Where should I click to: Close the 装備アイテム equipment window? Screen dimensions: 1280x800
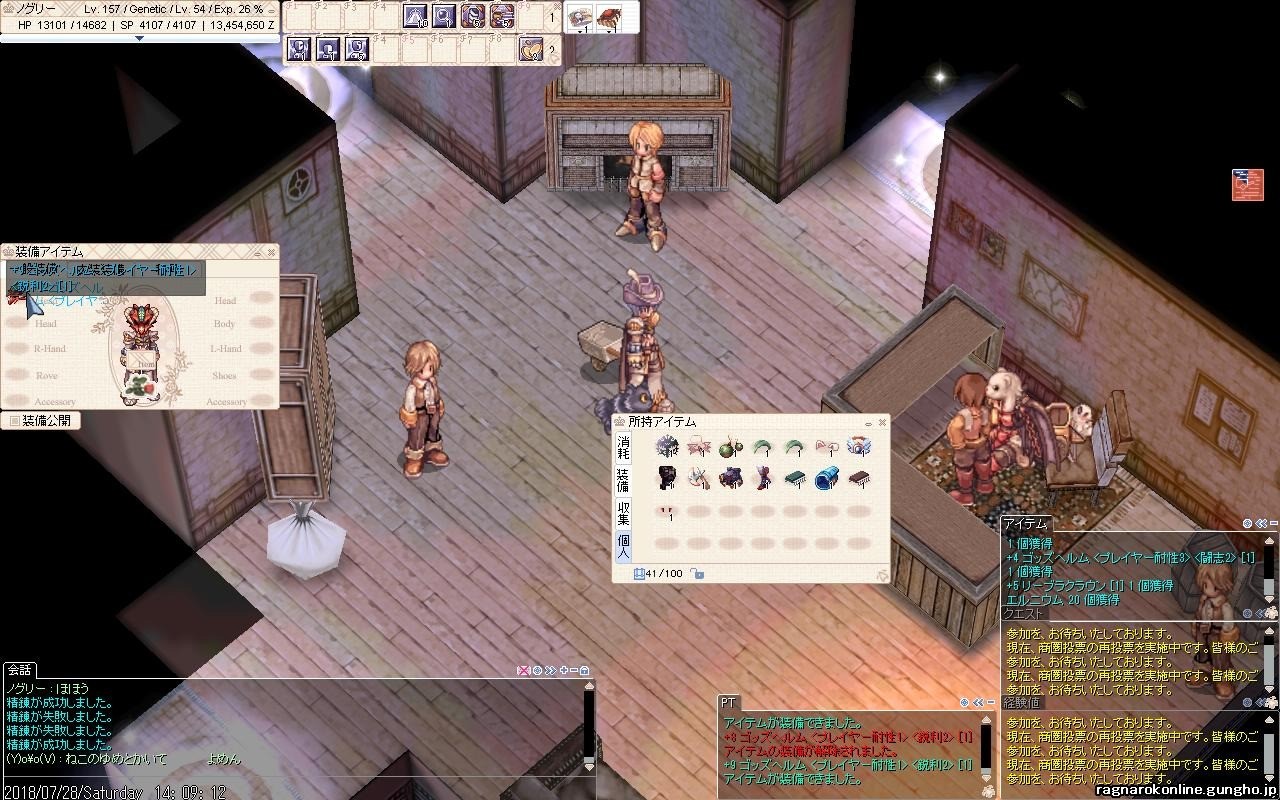pyautogui.click(x=271, y=252)
